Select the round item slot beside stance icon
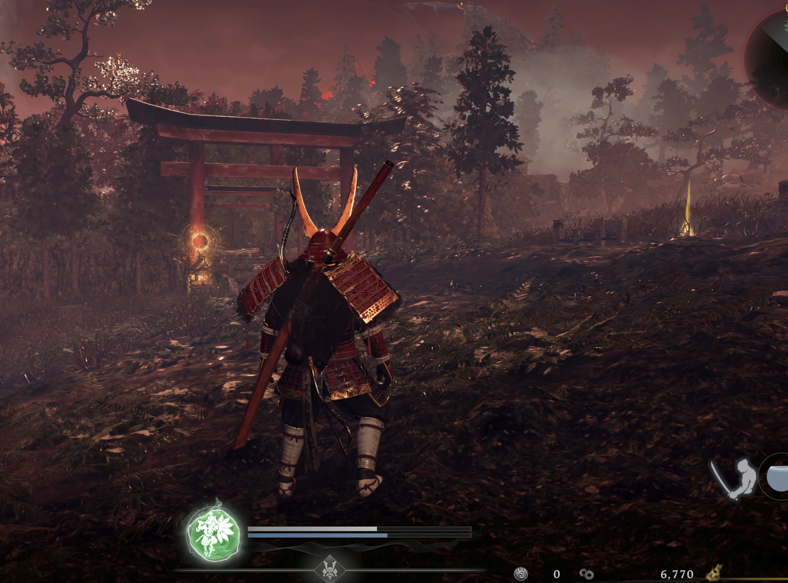This screenshot has height=583, width=788. (x=776, y=476)
